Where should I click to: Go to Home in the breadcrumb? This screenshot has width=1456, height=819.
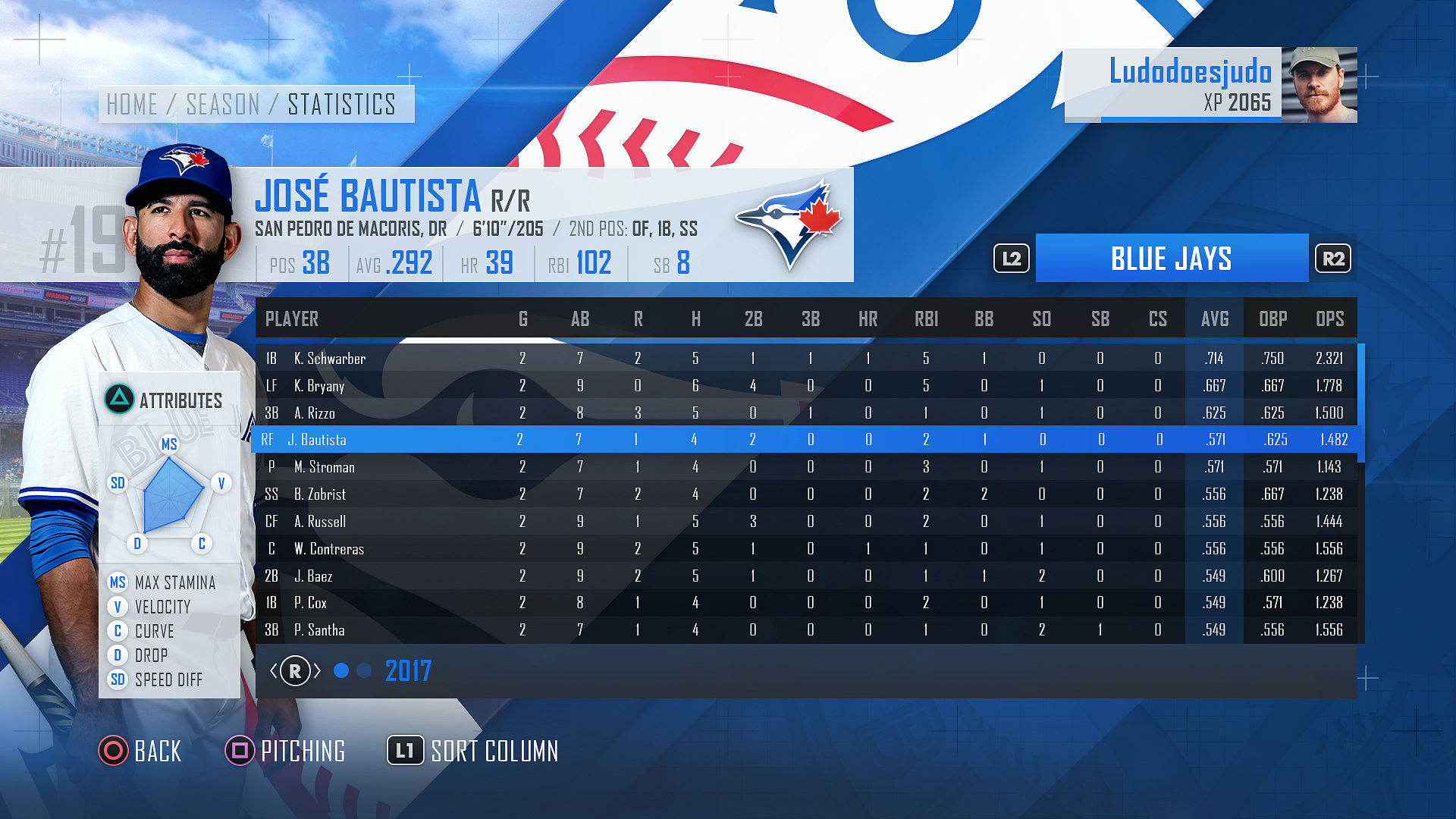coord(132,105)
